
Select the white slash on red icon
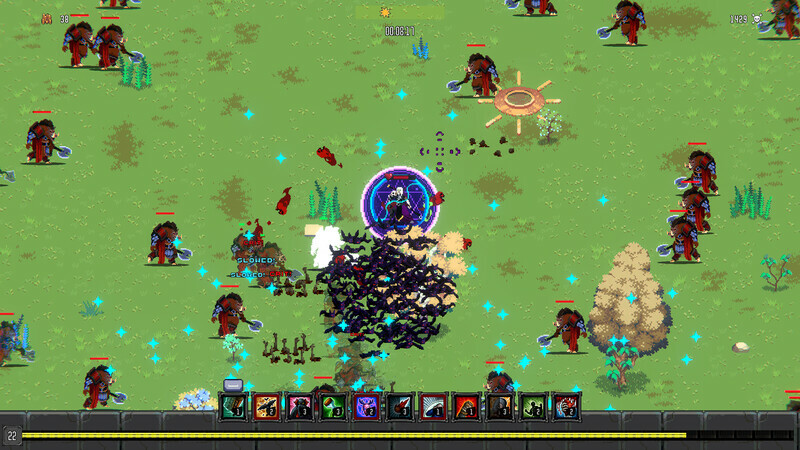pyautogui.click(x=433, y=405)
